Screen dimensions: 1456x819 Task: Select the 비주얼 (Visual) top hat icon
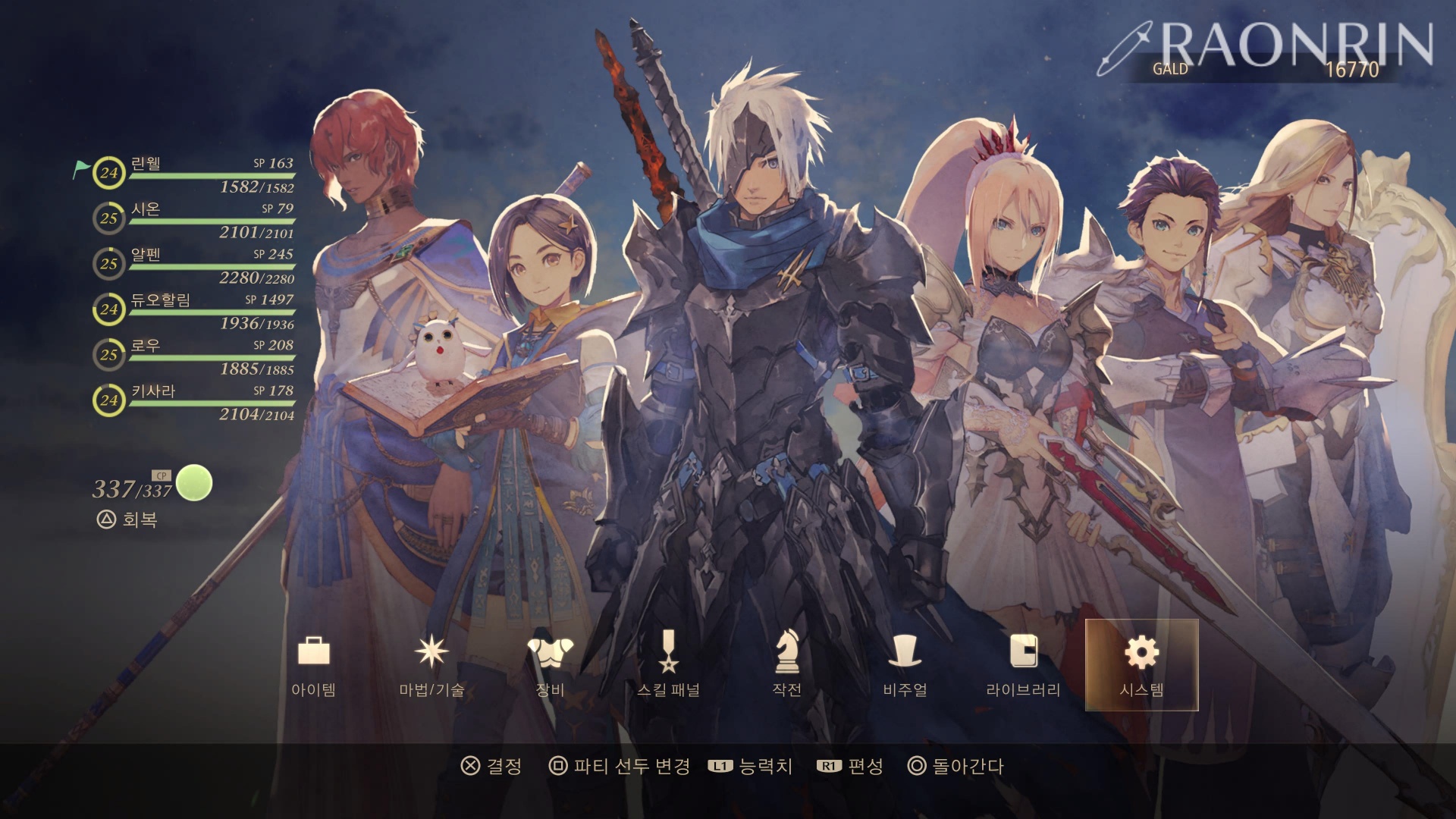tap(905, 664)
